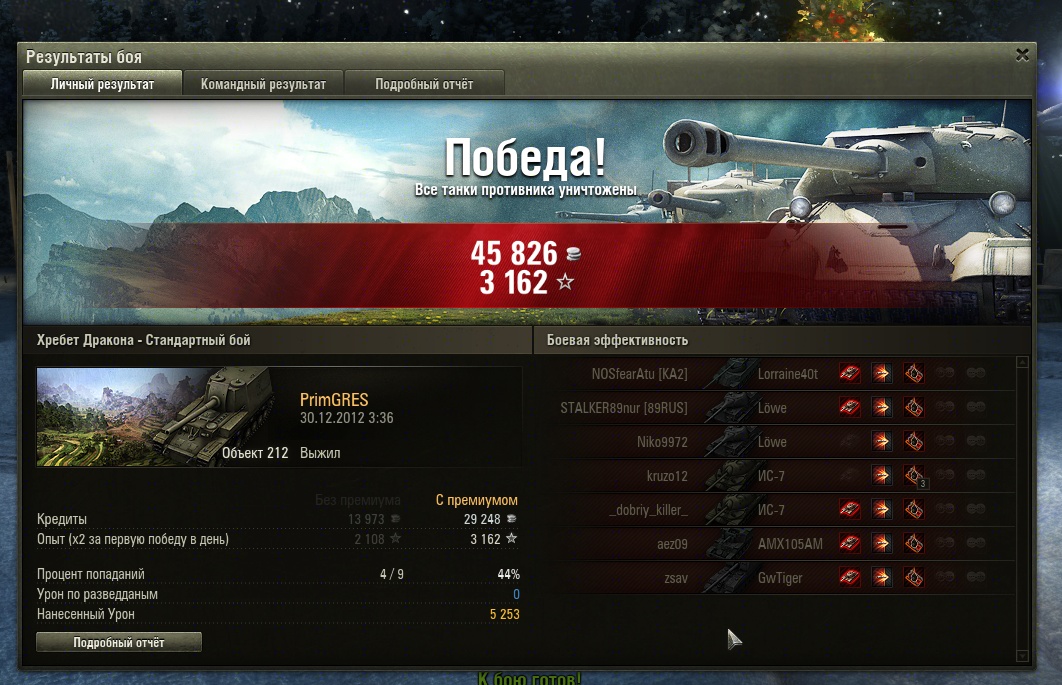The width and height of the screenshot is (1062, 685).
Task: Click the scroll-down arrow of the effectiveness list
Action: tap(1021, 655)
